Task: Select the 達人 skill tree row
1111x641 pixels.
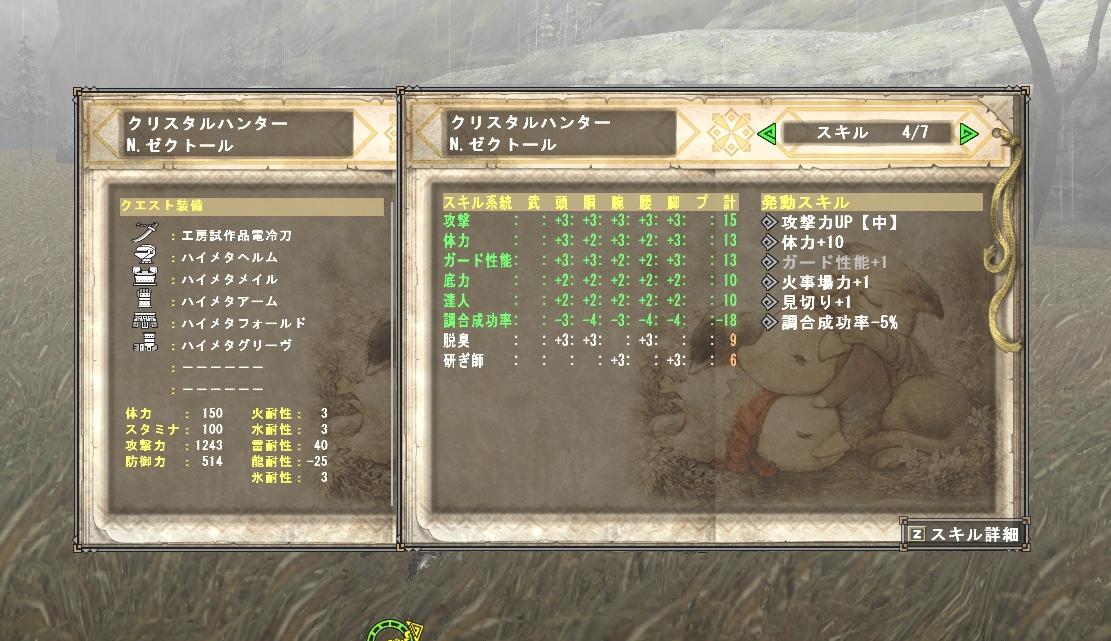Action: (x=590, y=301)
